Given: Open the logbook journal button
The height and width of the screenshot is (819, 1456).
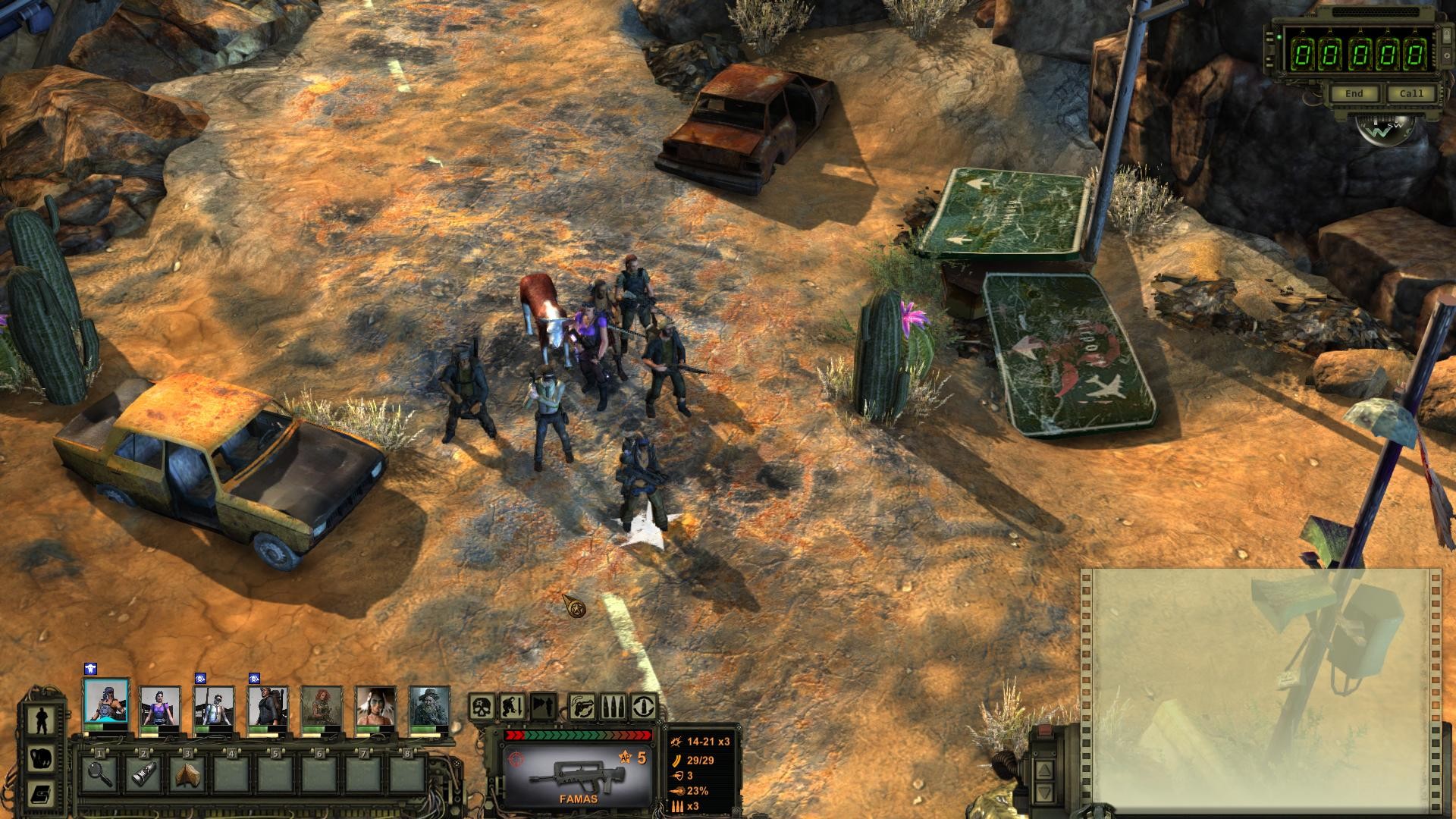Looking at the screenshot, I should (39, 794).
